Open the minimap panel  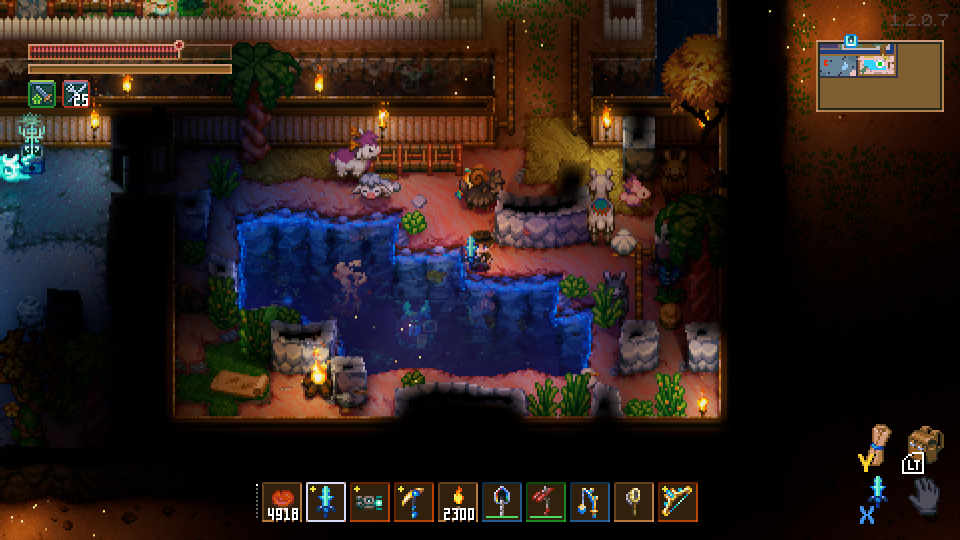click(880, 75)
